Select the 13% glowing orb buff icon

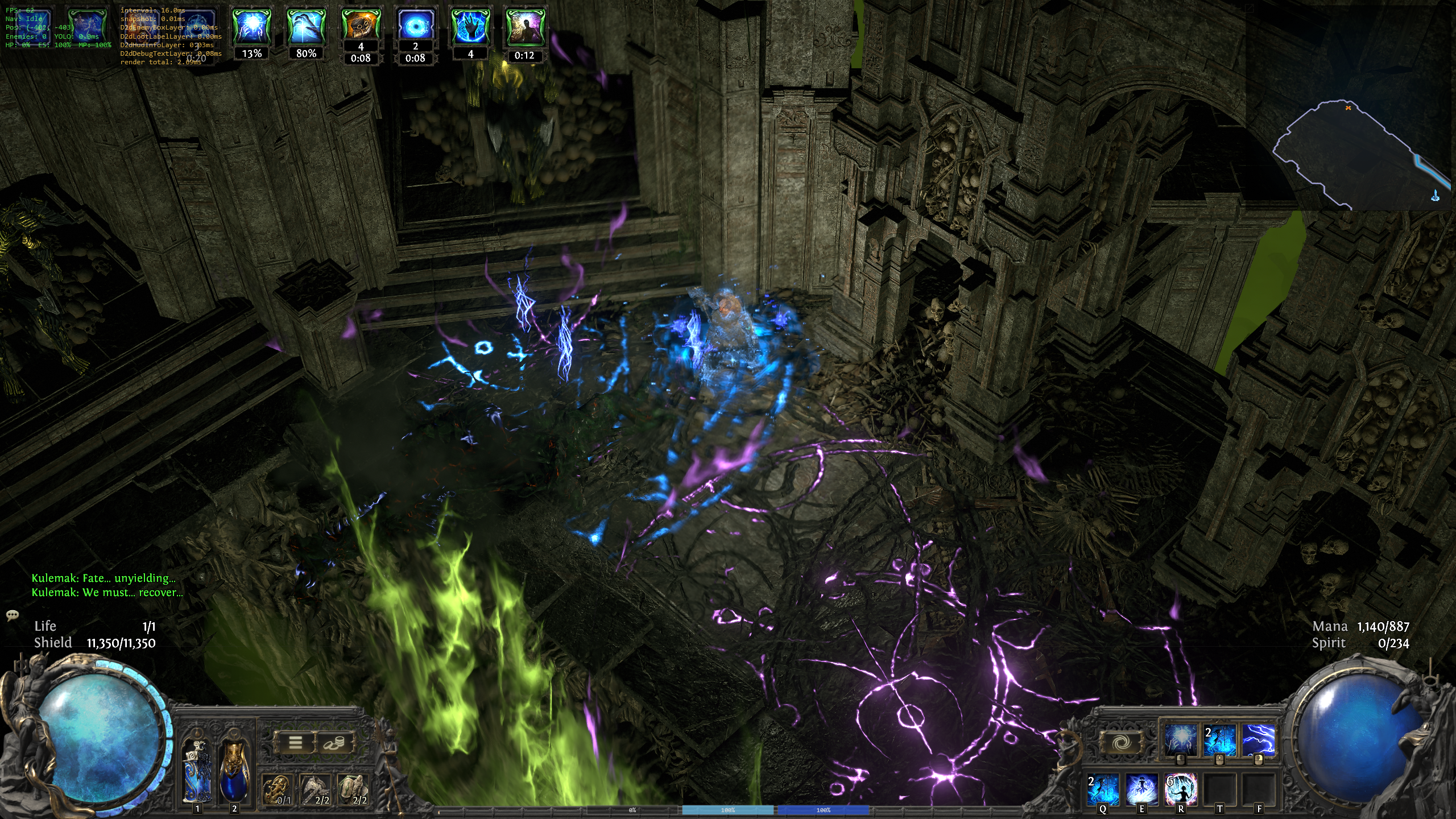(x=251, y=26)
